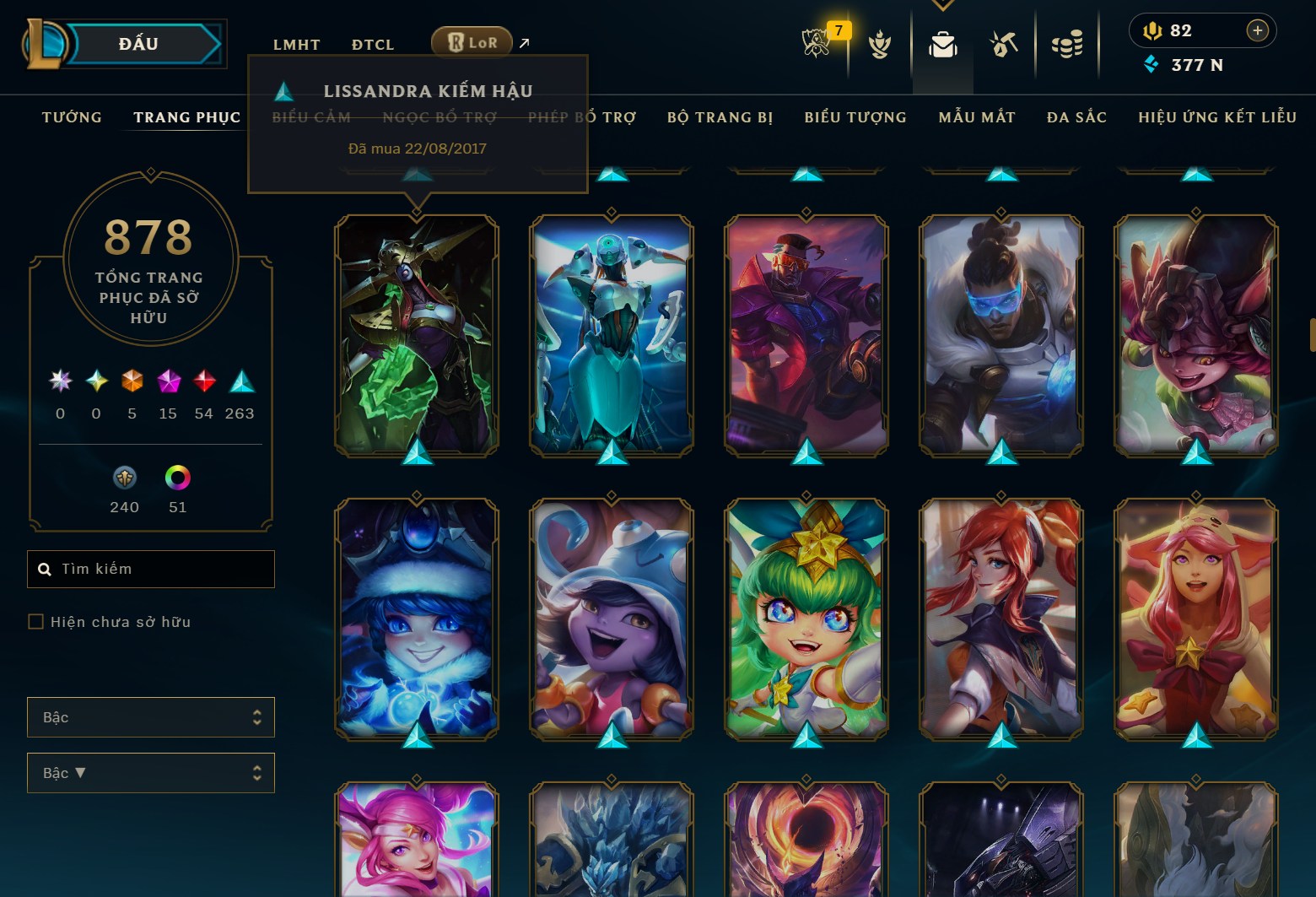Switch to the TƯỚNG tab
Viewport: 1316px width, 897px height.
pos(71,117)
